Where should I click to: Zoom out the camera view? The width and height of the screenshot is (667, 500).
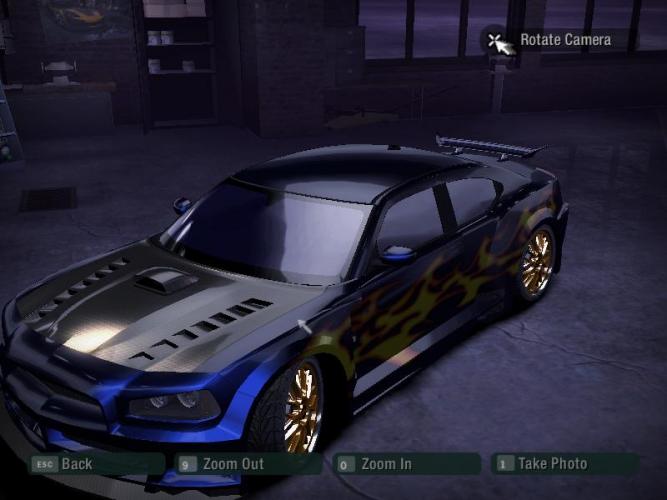click(233, 464)
